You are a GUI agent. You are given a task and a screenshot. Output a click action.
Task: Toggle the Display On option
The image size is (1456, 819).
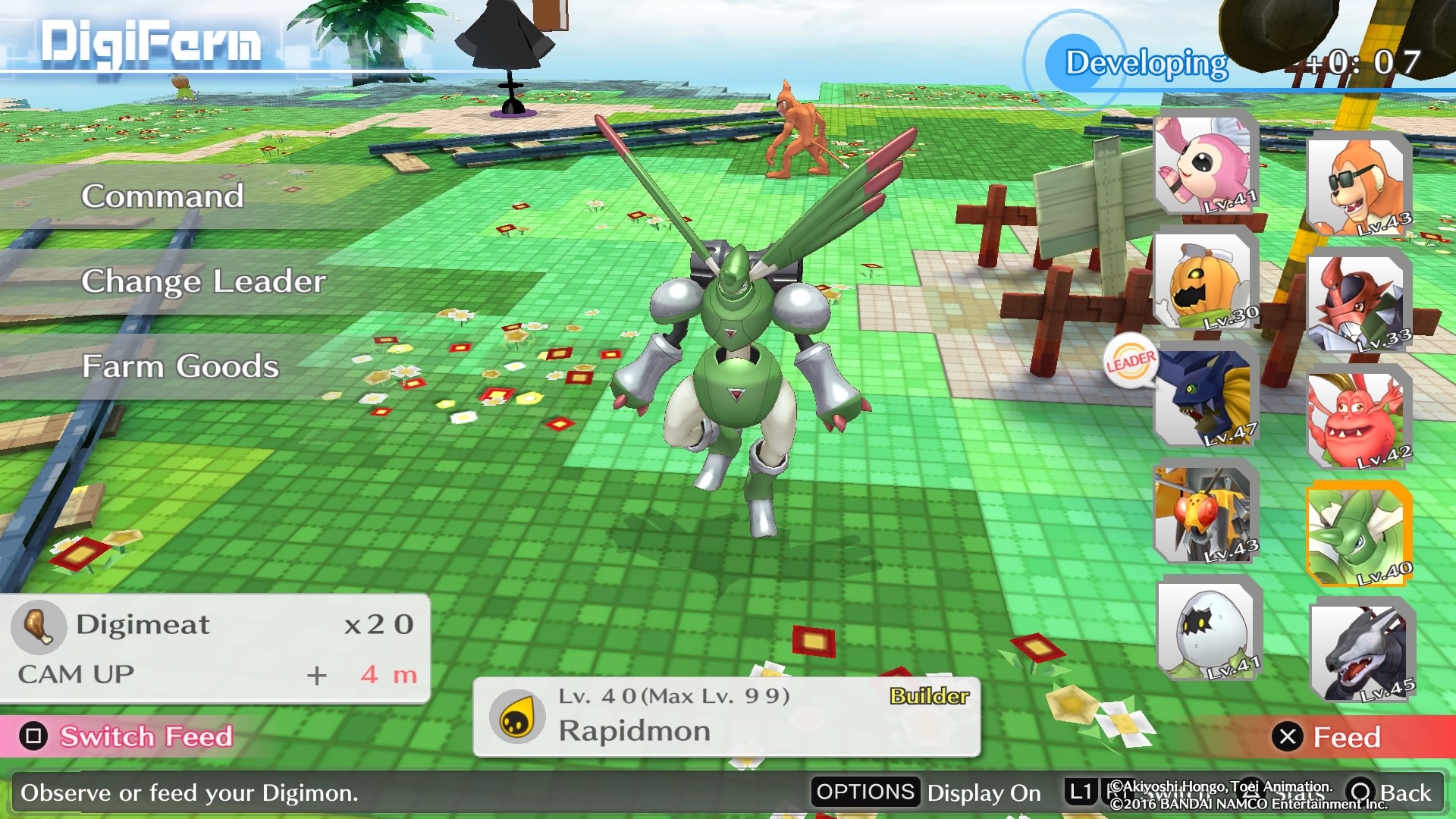(928, 792)
